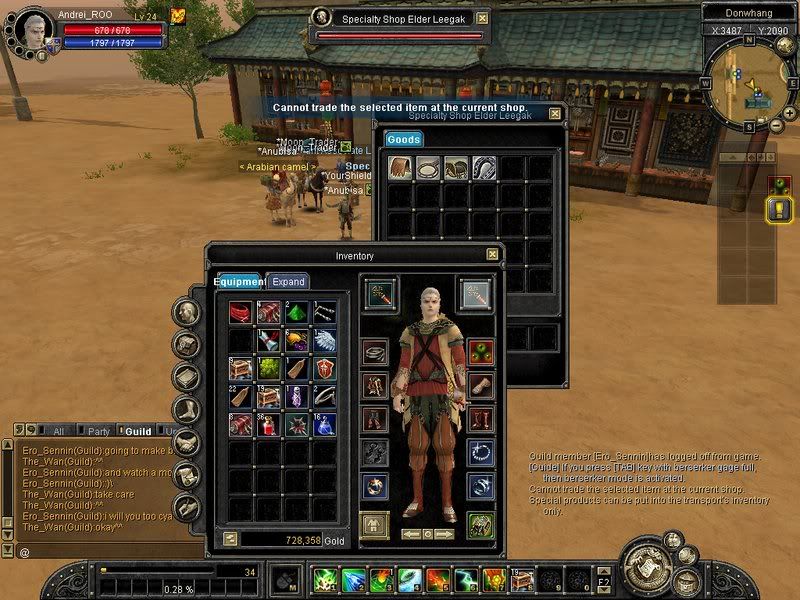Close the Elder Leegak target frame
The image size is (800, 600).
[x=482, y=18]
